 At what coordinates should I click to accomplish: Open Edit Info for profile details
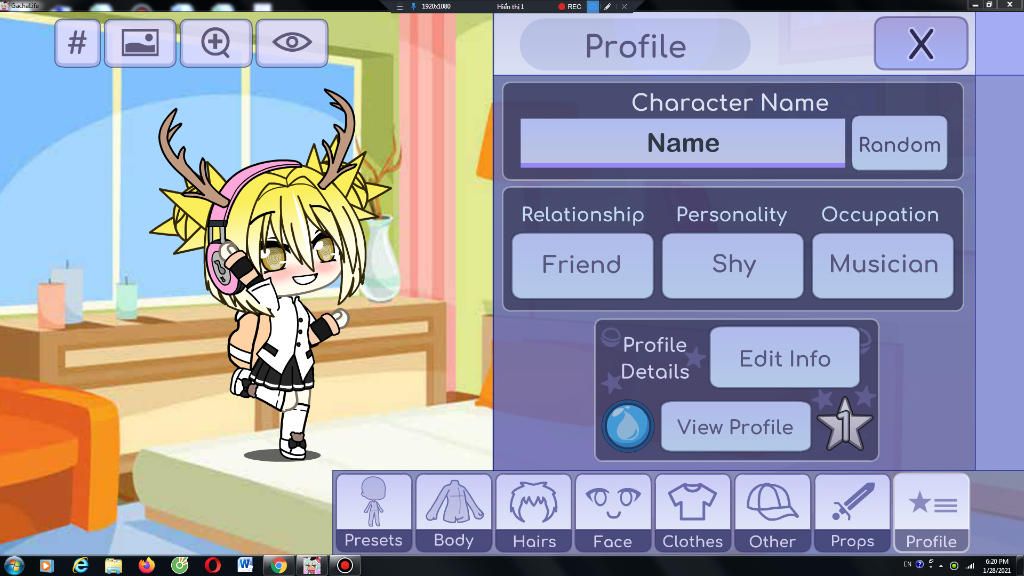784,358
